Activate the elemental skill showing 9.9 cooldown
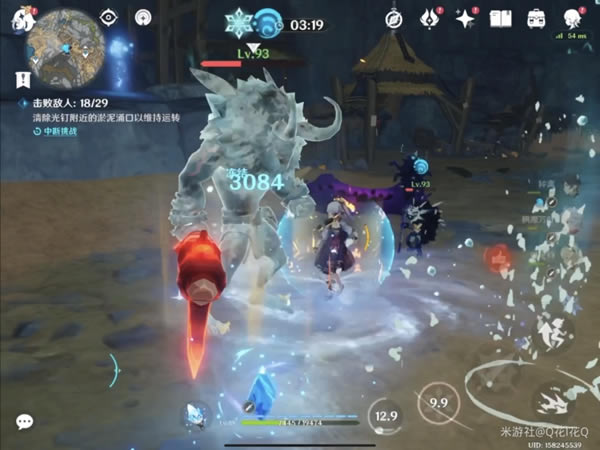600x450 pixels. (x=435, y=402)
